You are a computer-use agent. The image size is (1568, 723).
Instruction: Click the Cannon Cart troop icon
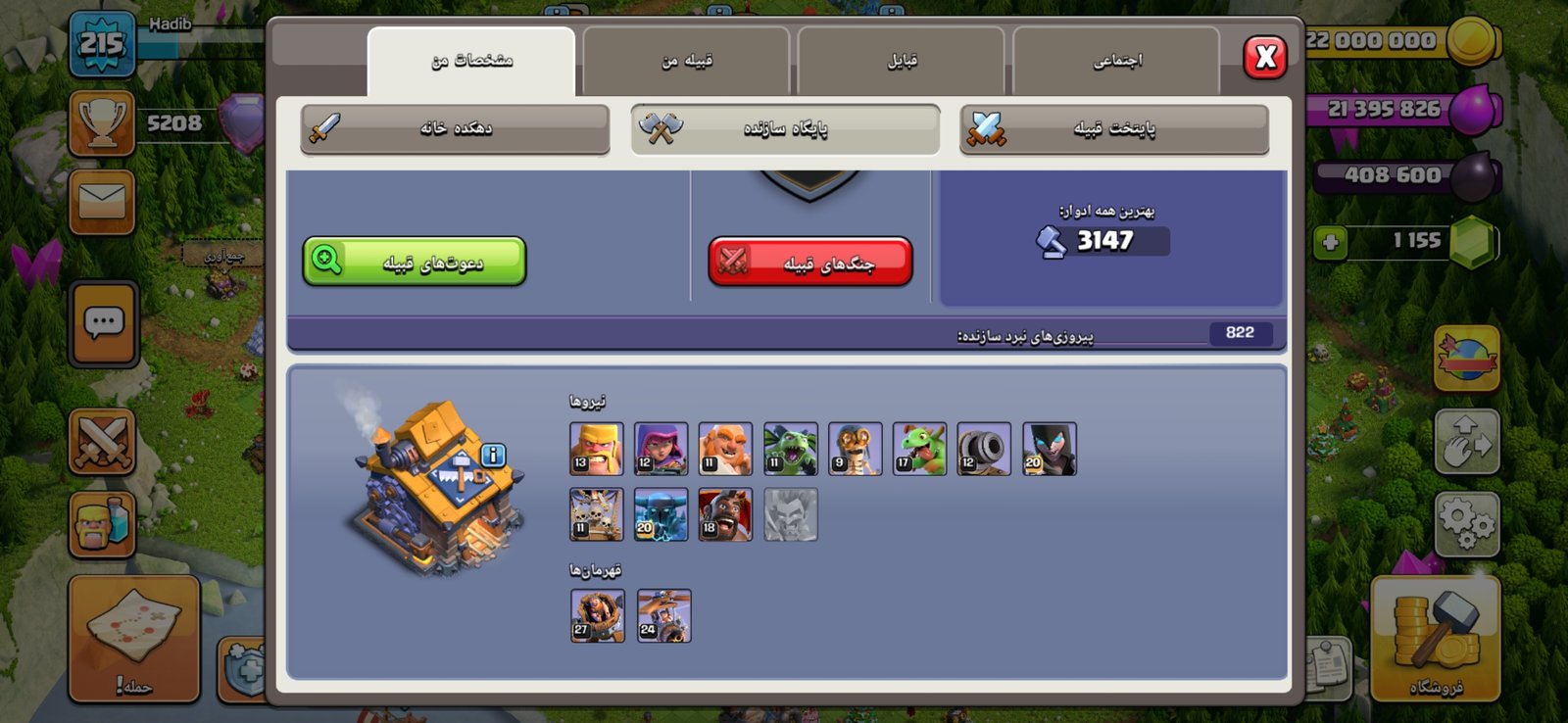984,449
